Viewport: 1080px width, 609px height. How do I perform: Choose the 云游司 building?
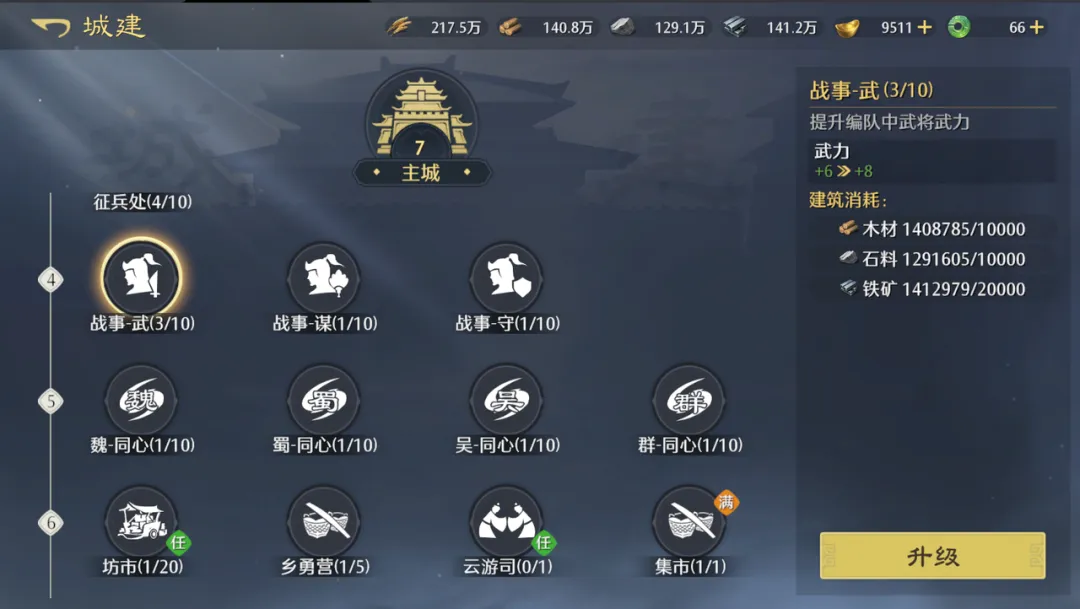coord(506,521)
